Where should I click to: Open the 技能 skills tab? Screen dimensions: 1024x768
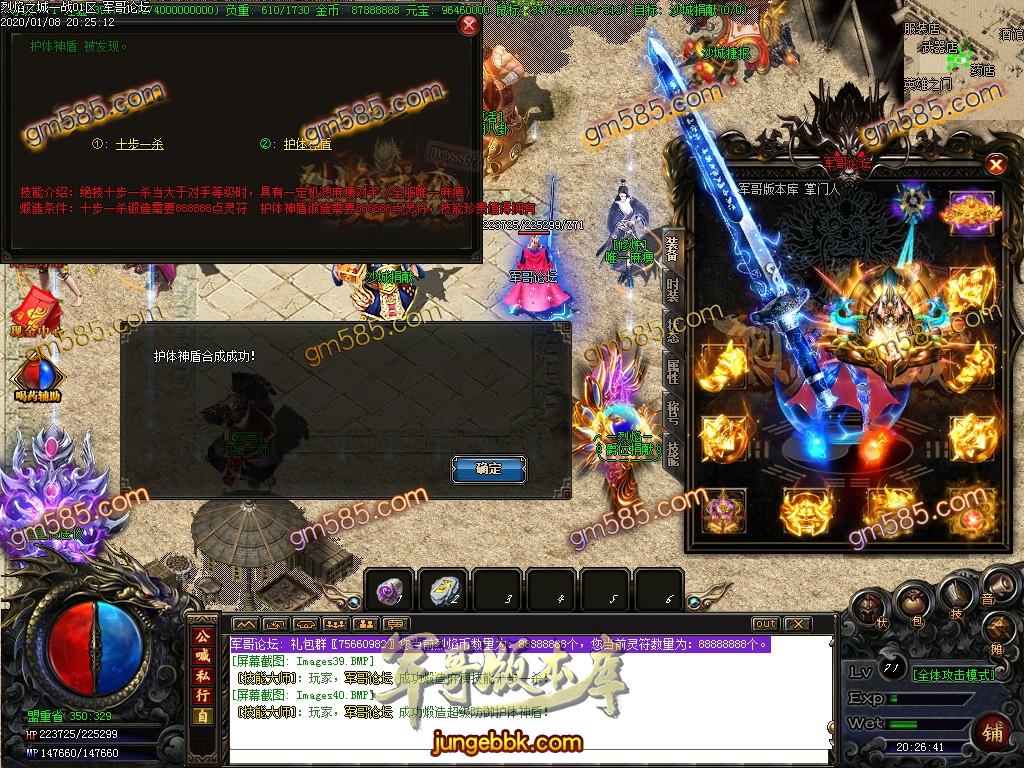(672, 454)
